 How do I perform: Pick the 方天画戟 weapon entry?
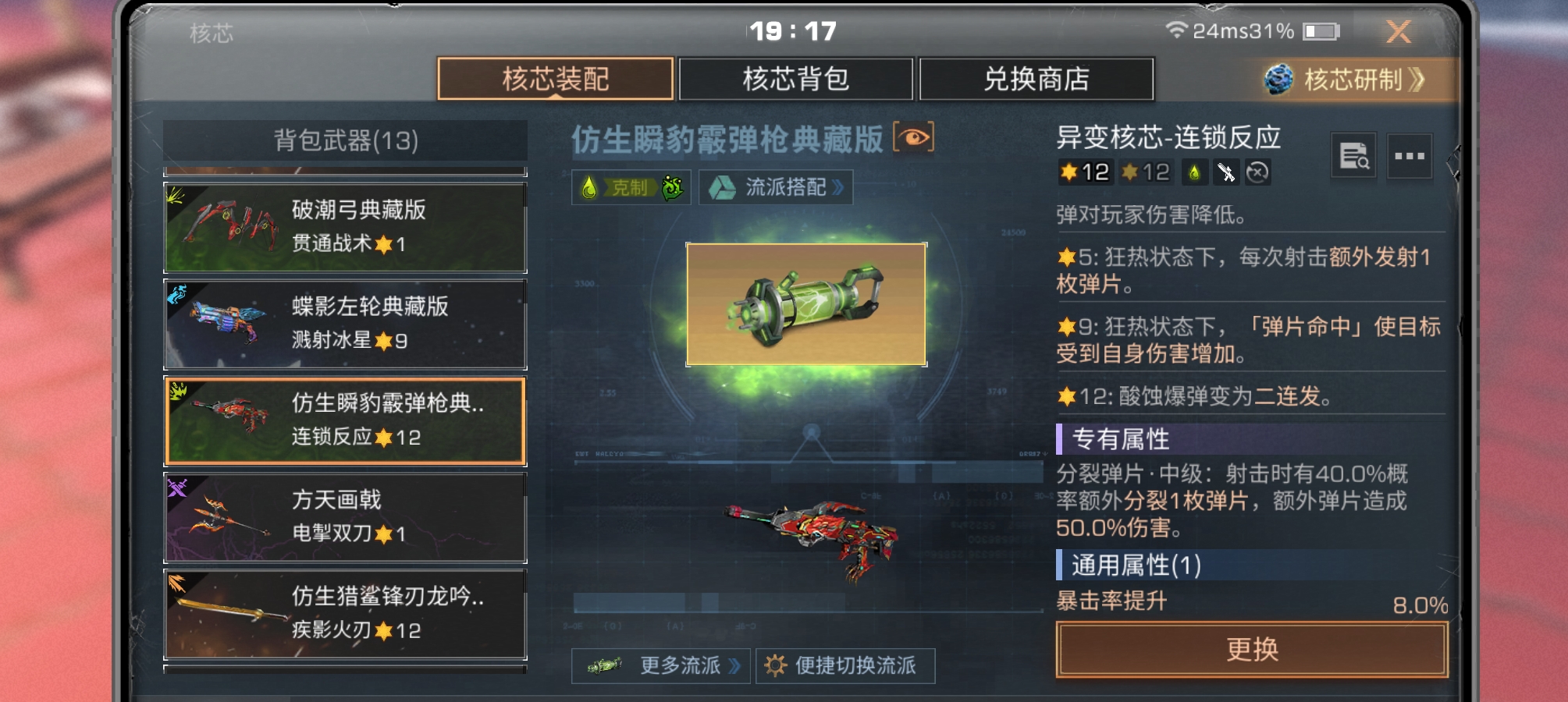pos(345,517)
